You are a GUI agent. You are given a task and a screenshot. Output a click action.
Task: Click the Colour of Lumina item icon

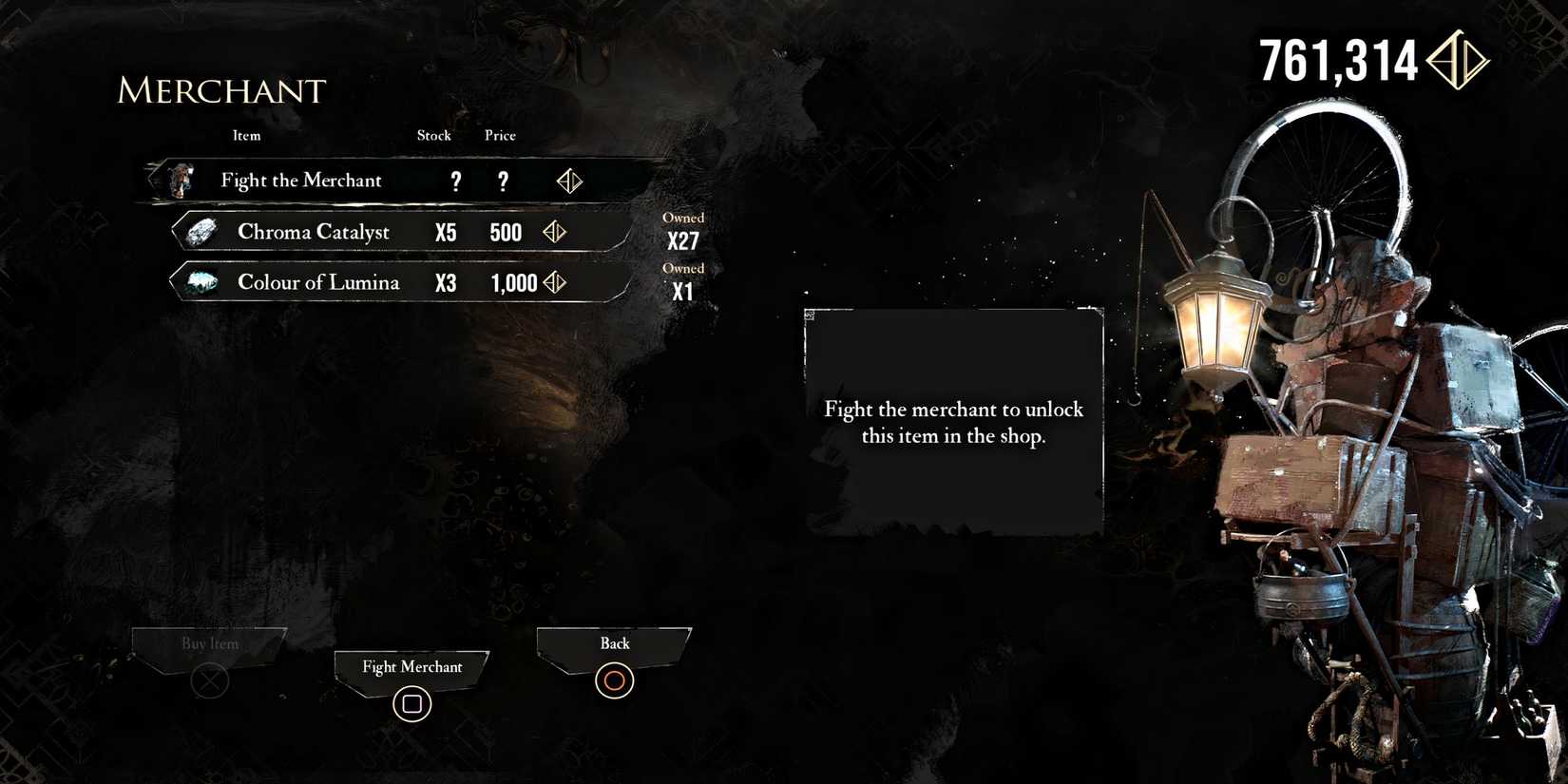click(x=201, y=281)
